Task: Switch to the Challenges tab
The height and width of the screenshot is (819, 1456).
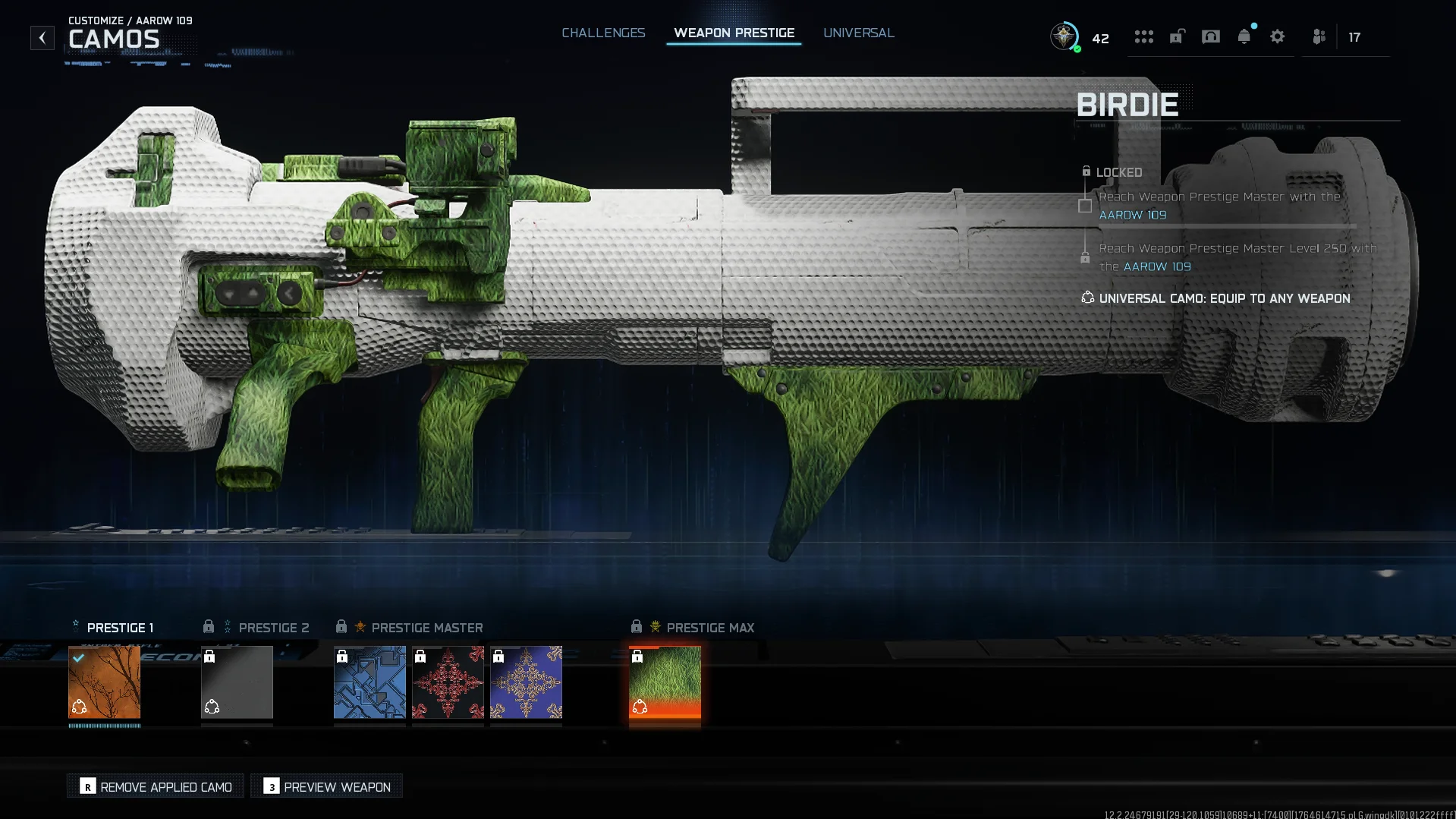Action: (603, 33)
